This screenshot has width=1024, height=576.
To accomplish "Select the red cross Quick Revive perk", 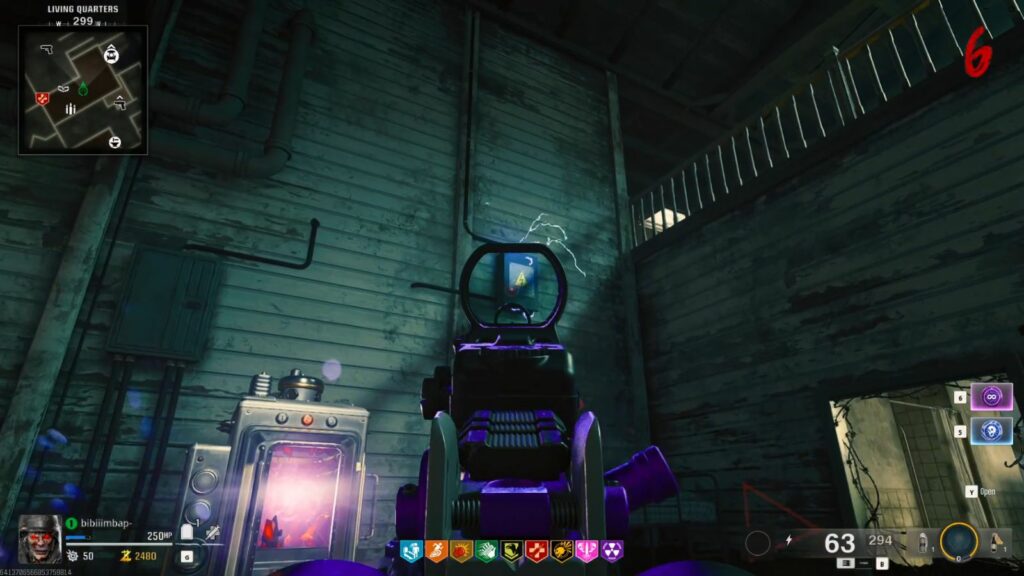I will [x=536, y=550].
